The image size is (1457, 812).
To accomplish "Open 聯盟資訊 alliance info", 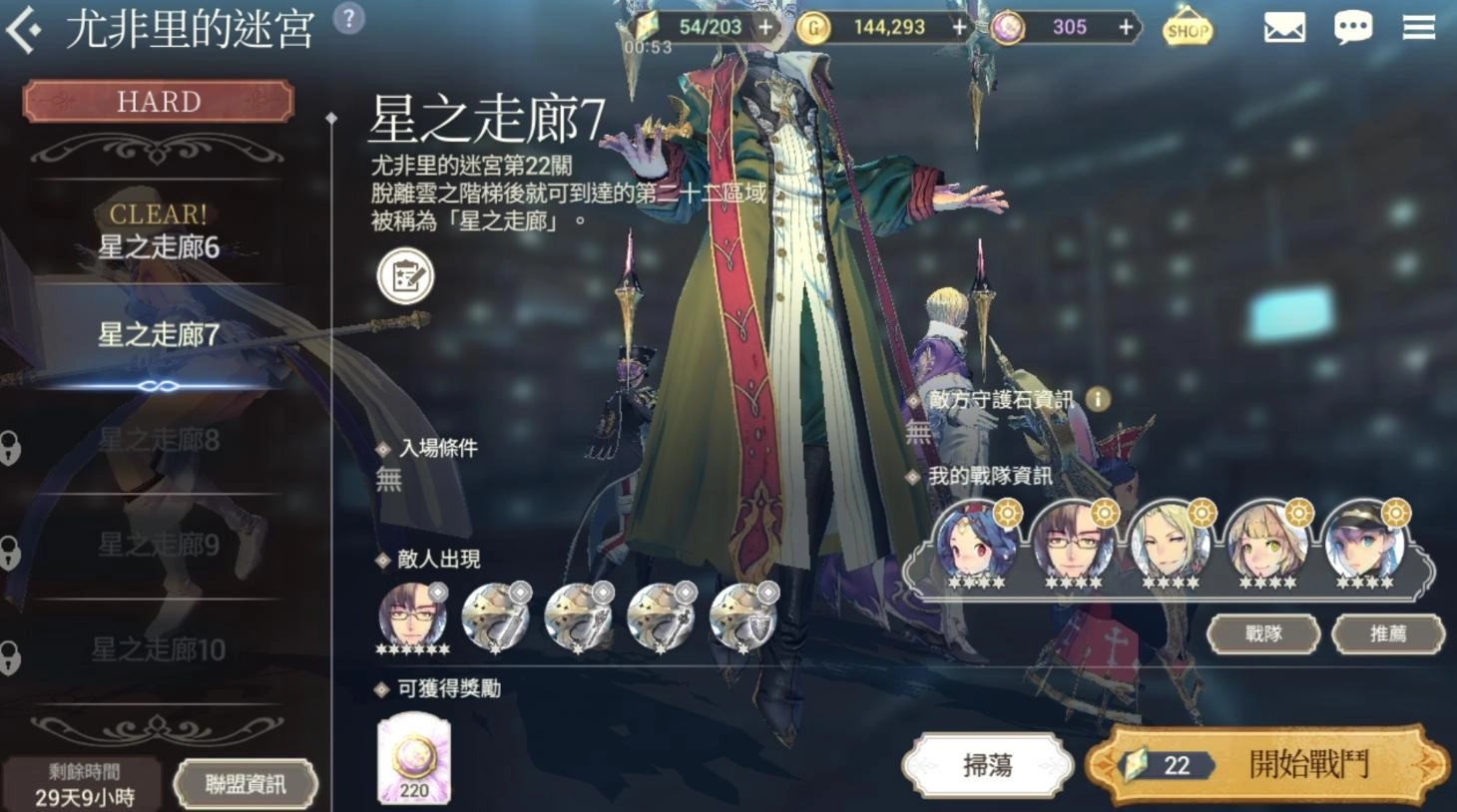I will (245, 783).
